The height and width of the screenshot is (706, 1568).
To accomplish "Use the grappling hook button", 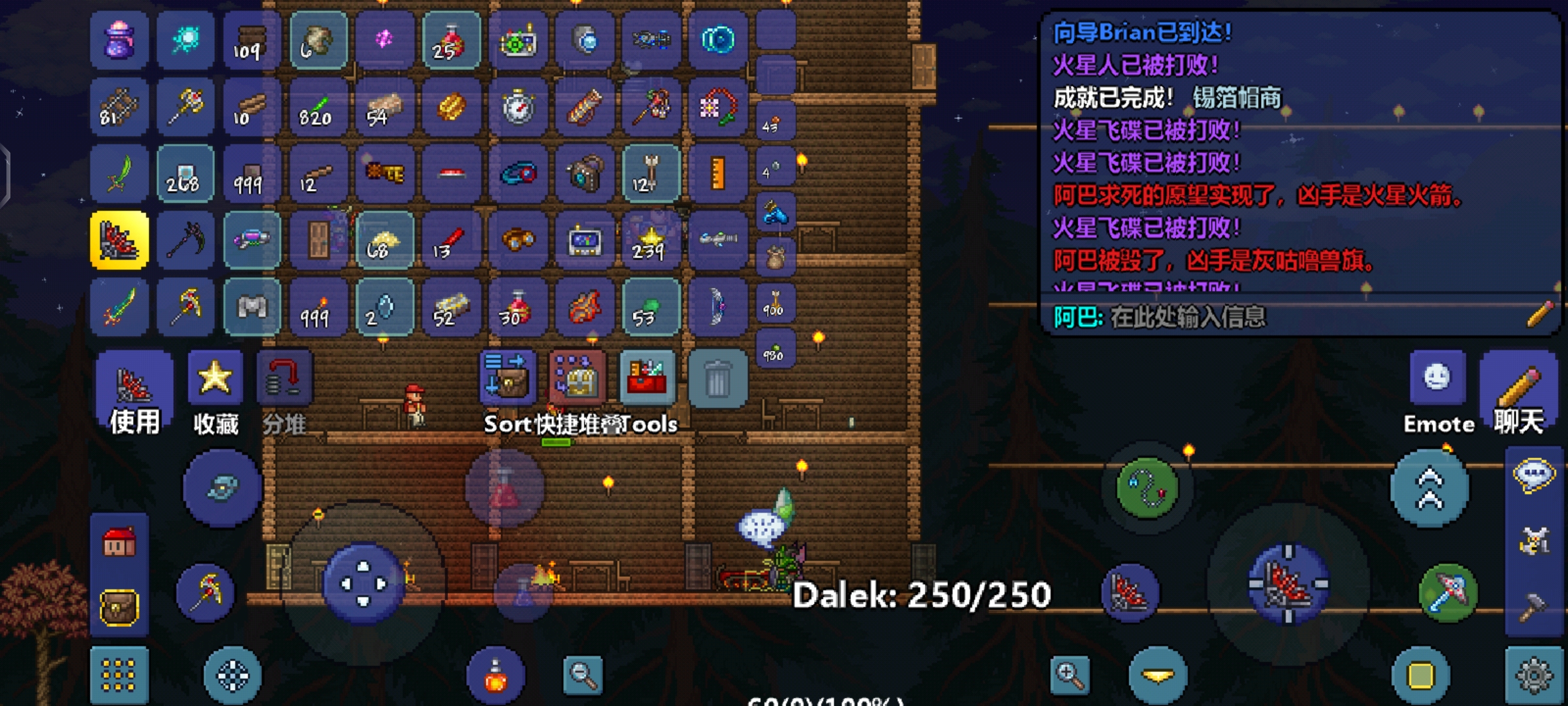I will [1147, 488].
